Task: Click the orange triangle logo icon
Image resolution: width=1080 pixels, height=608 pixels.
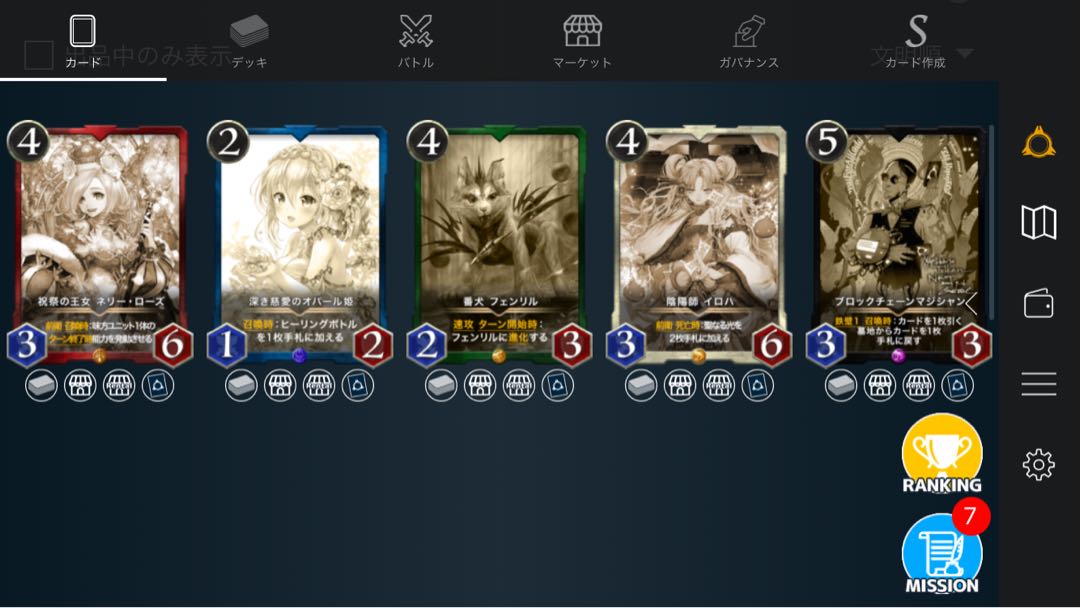Action: pyautogui.click(x=1039, y=143)
